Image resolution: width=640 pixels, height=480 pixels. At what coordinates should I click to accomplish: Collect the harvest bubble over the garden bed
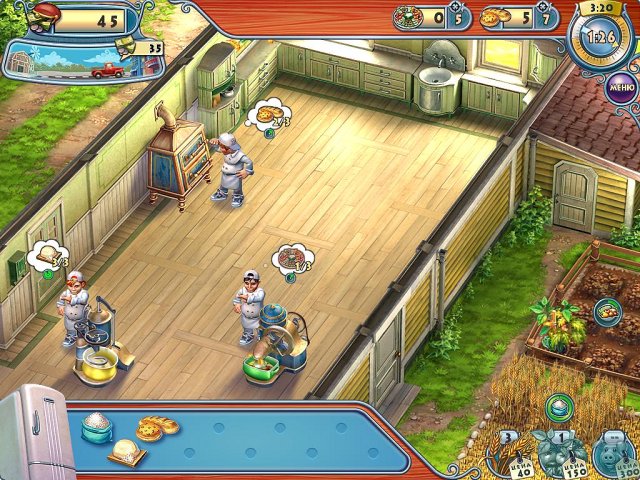[607, 311]
